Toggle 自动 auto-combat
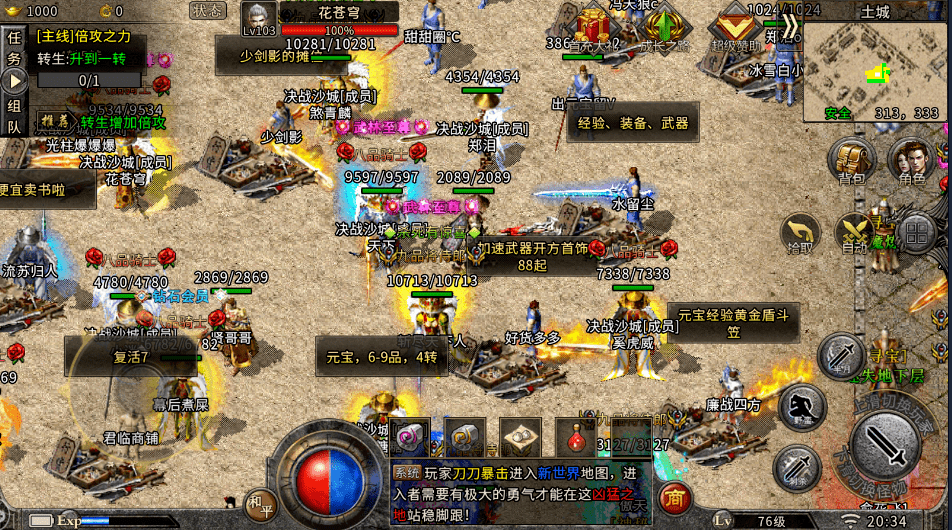The width and height of the screenshot is (952, 530). pyautogui.click(x=855, y=234)
